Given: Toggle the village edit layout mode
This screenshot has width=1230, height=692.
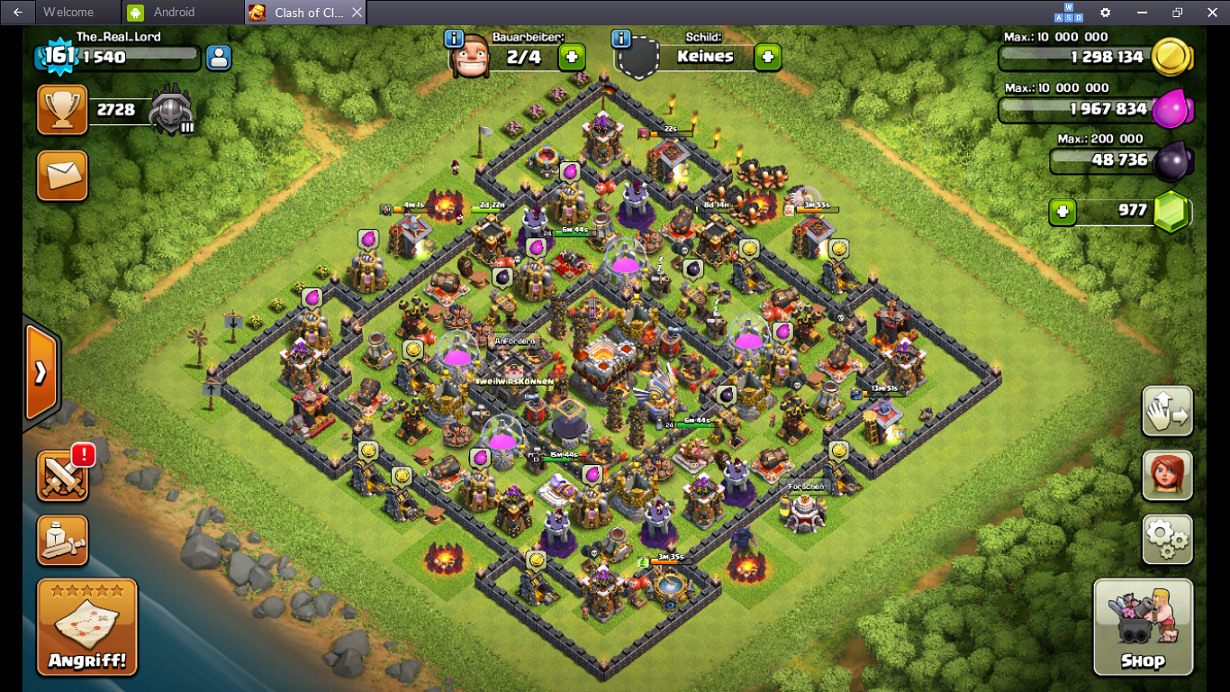Looking at the screenshot, I should point(1167,411).
